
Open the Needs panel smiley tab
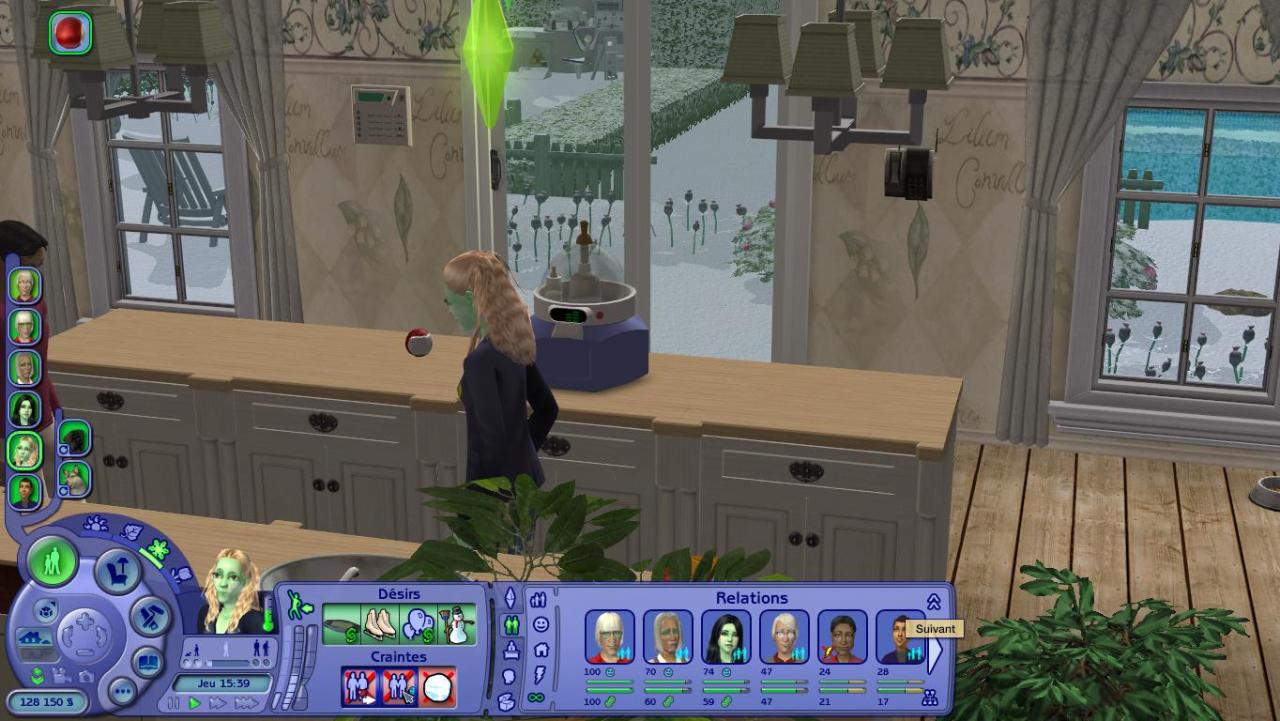[x=540, y=625]
